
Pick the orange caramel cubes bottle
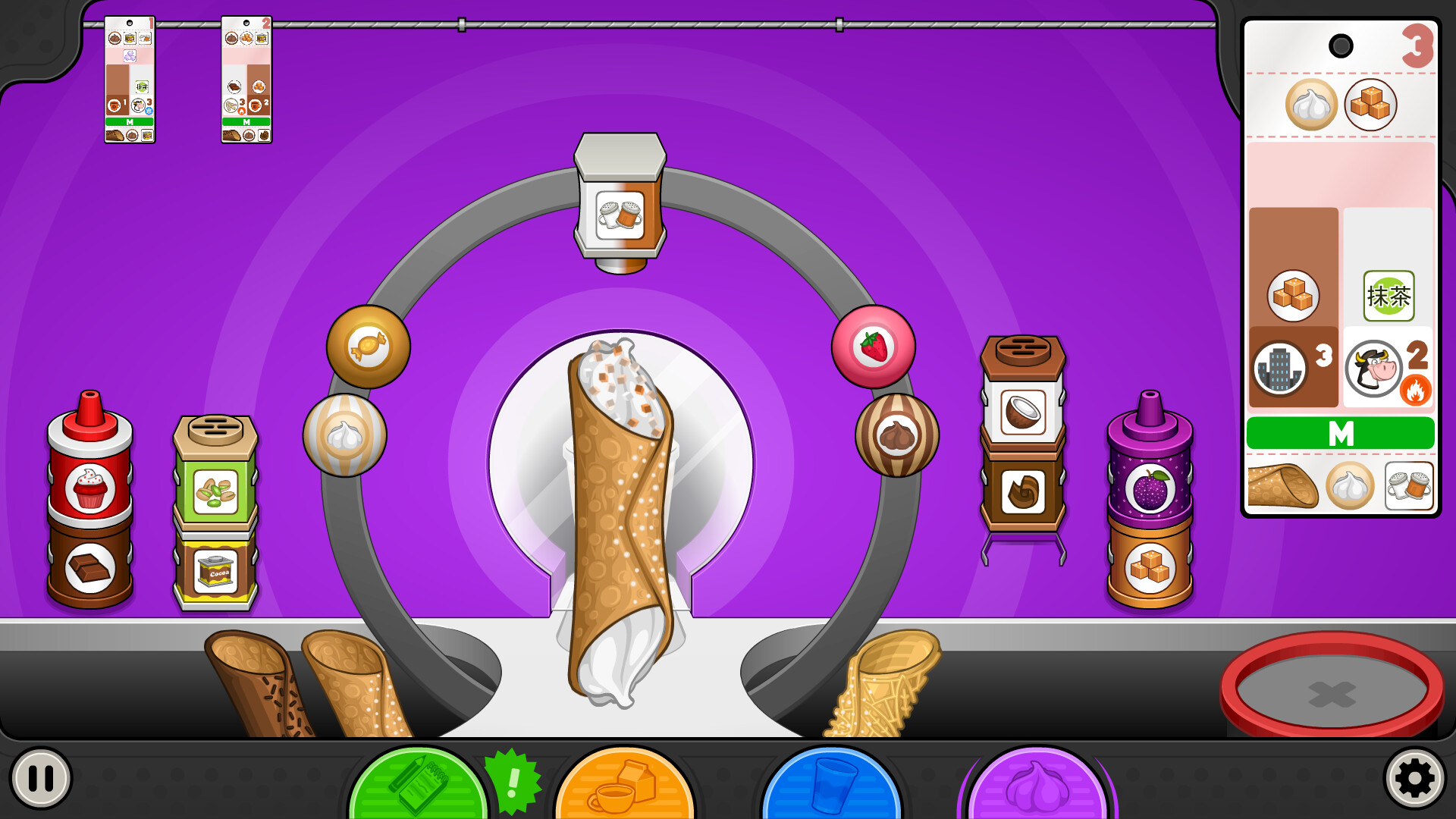(x=1150, y=566)
